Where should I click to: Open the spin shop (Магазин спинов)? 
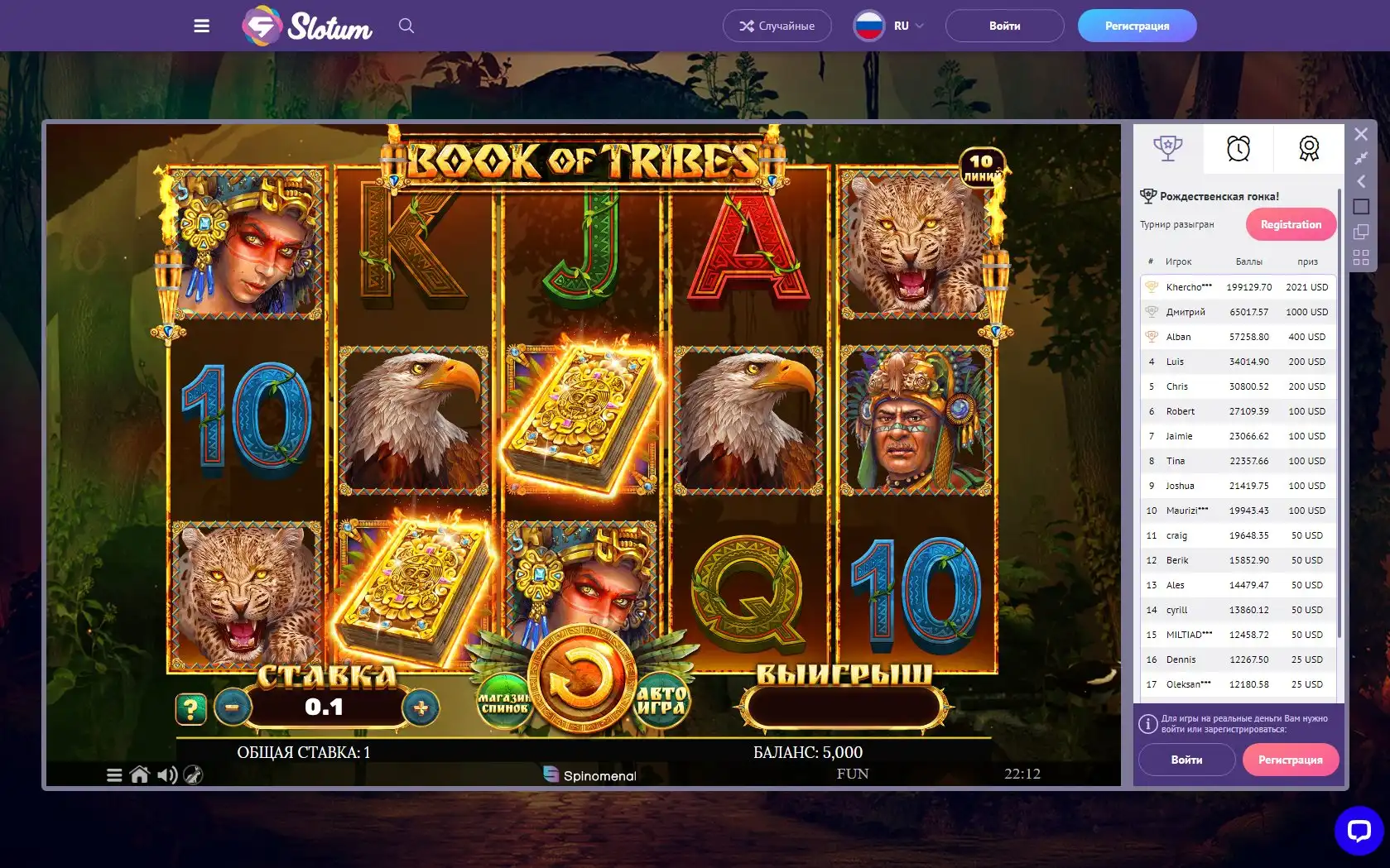pos(504,703)
